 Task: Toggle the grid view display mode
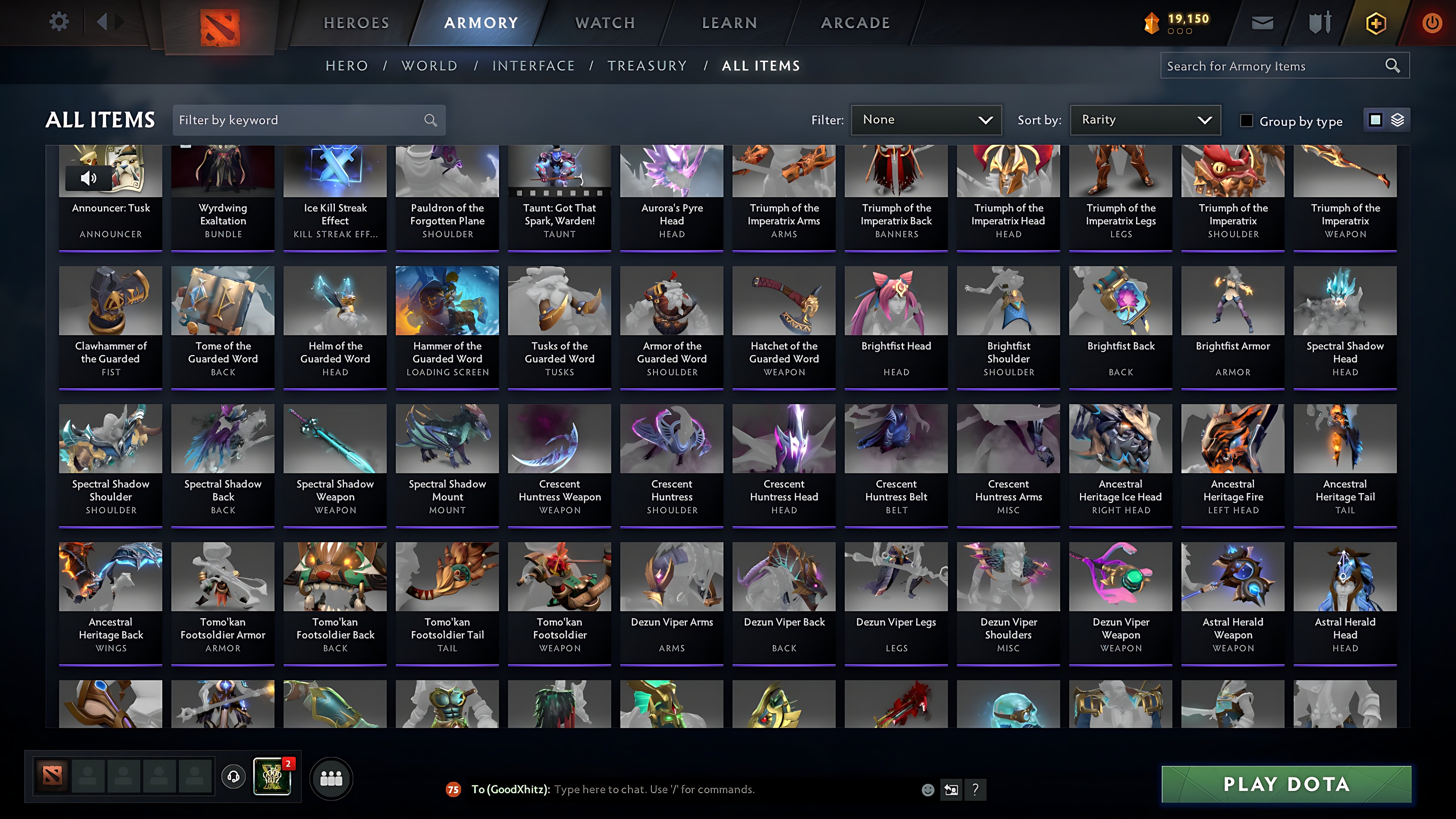point(1376,120)
